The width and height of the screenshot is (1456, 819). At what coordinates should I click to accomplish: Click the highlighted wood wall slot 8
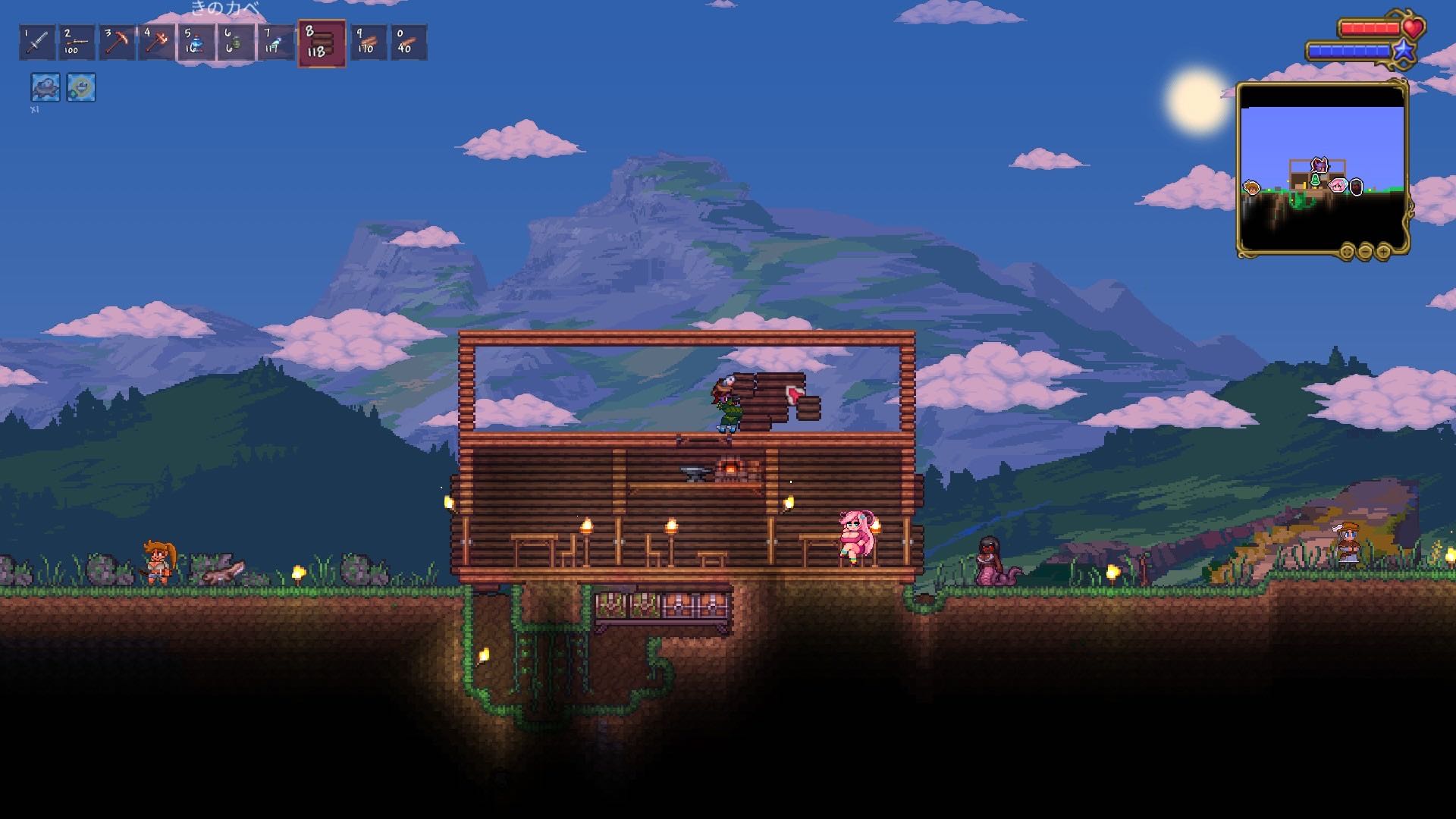(x=322, y=43)
